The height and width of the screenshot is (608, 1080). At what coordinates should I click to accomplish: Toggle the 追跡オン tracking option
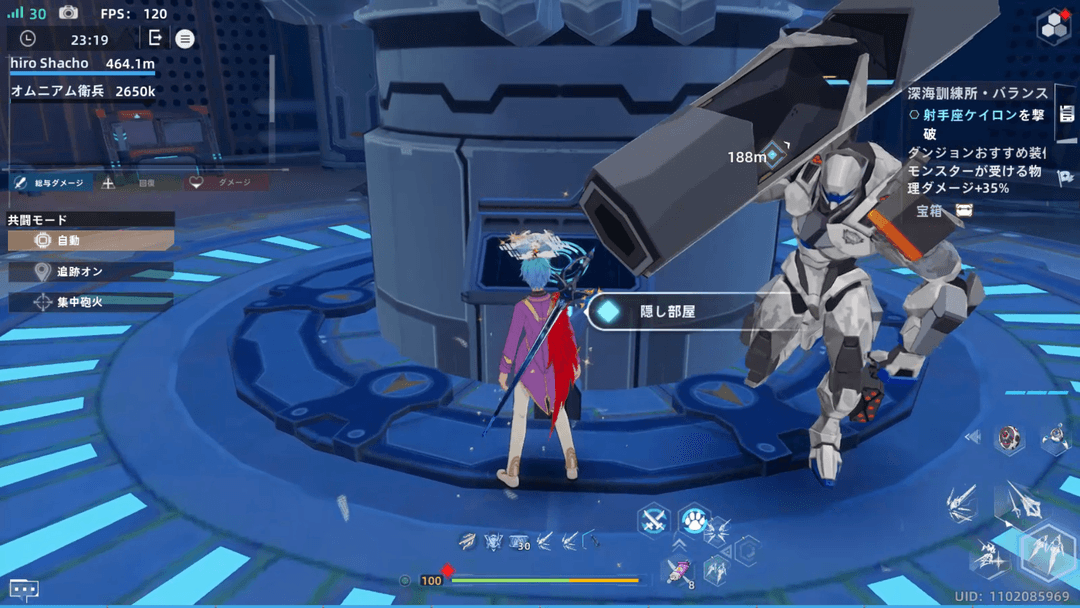tap(90, 271)
